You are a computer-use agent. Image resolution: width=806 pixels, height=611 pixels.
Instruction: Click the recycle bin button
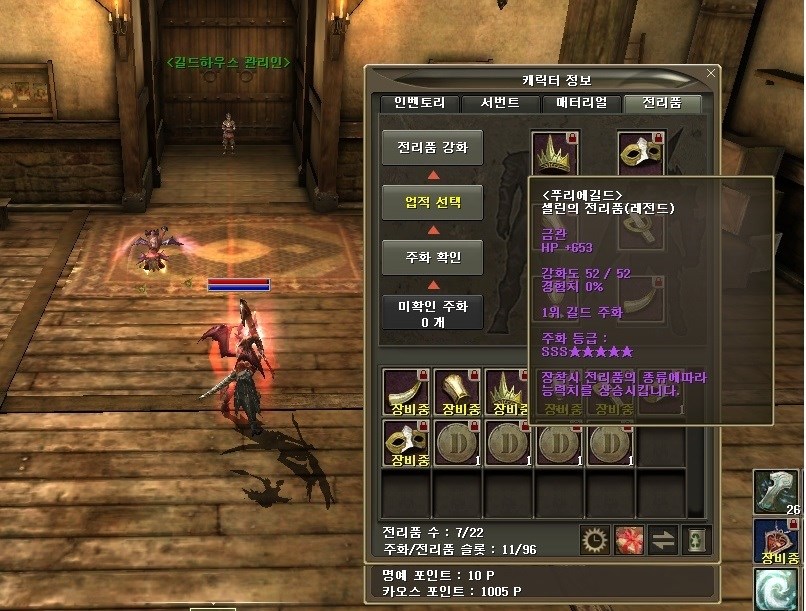[x=696, y=538]
